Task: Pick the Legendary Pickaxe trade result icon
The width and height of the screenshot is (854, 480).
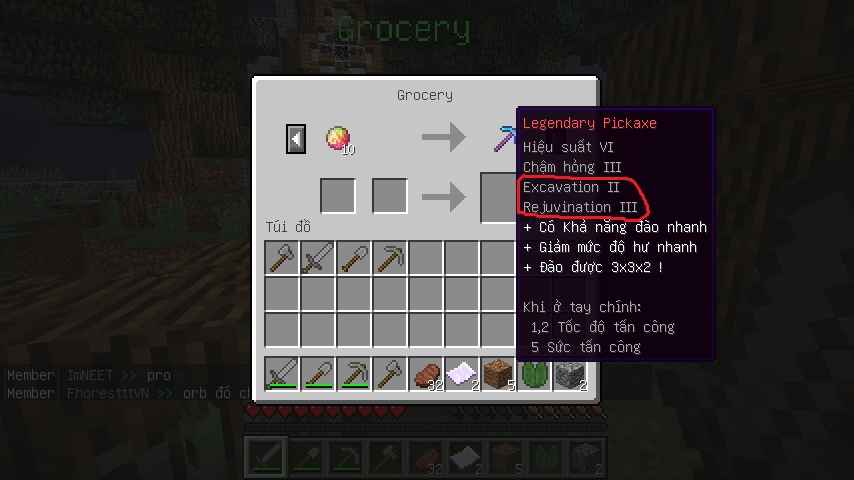Action: (x=505, y=138)
